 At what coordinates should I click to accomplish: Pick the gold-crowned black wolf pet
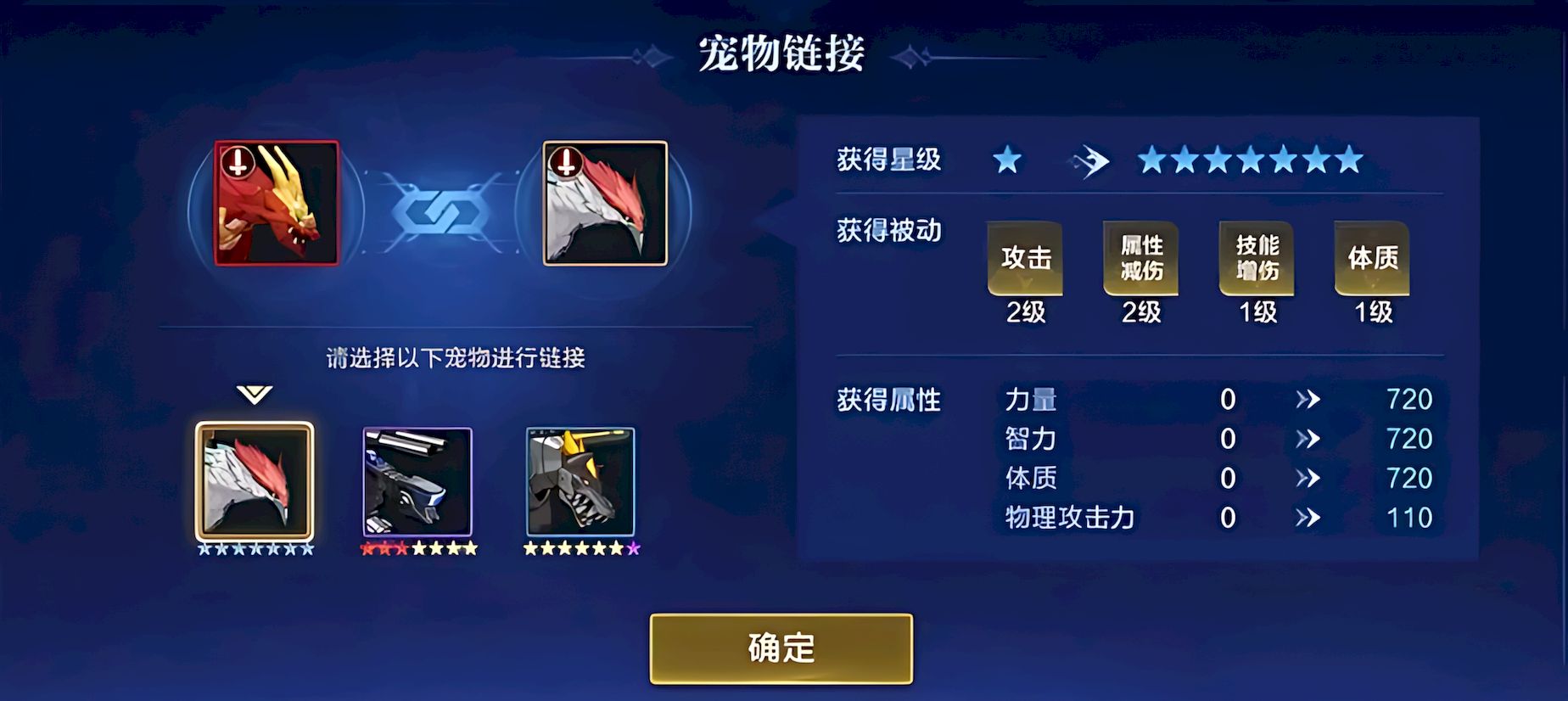[x=580, y=481]
